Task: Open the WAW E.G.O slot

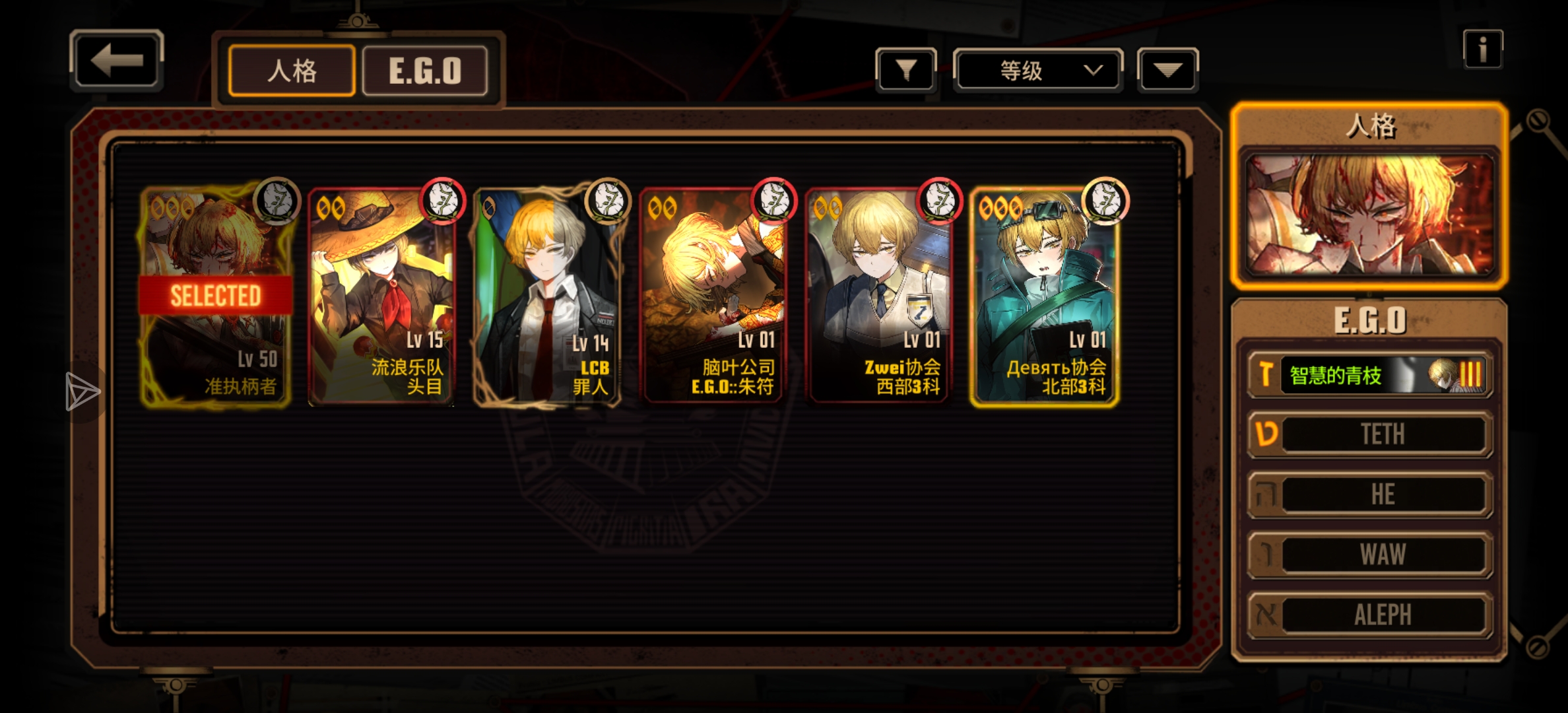Action: click(x=1369, y=555)
